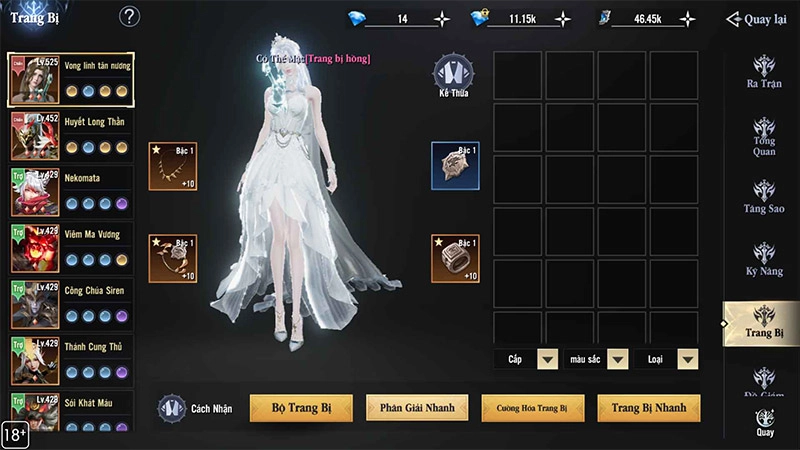Screen dimensions: 800x450
Task: Open the Cấp filter dropdown
Action: [x=547, y=359]
